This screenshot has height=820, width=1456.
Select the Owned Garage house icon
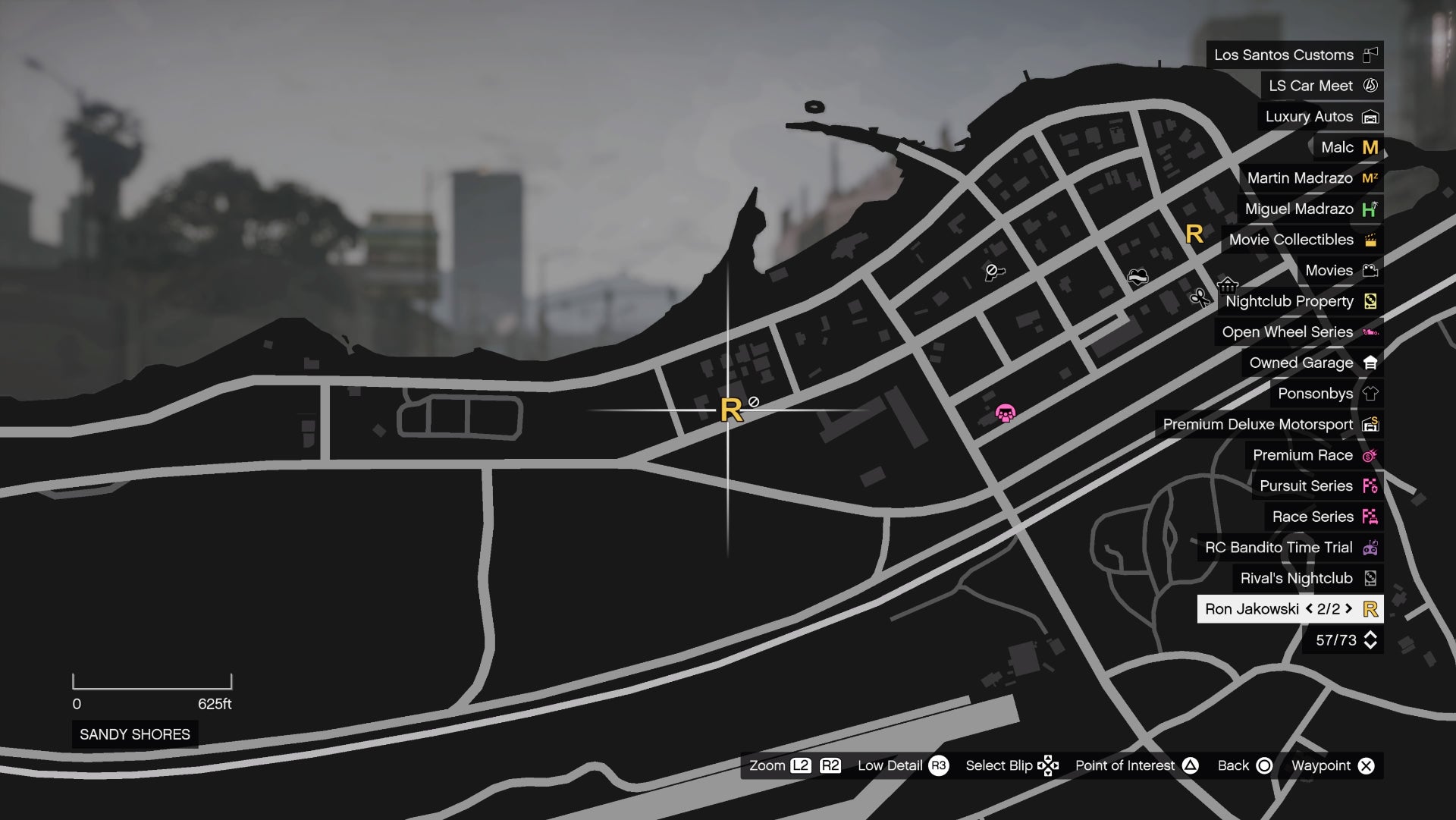(x=1370, y=363)
